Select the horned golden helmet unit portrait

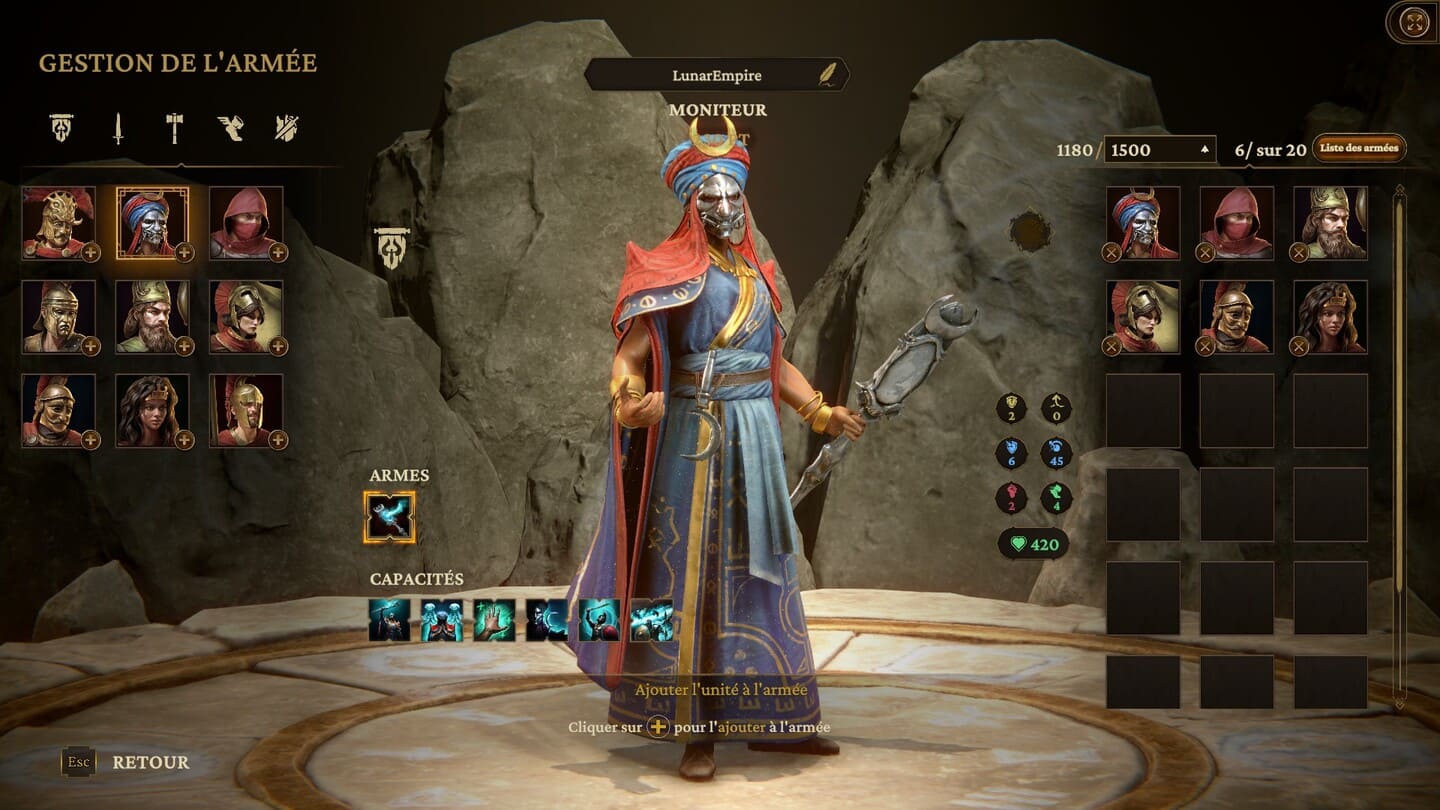point(58,222)
